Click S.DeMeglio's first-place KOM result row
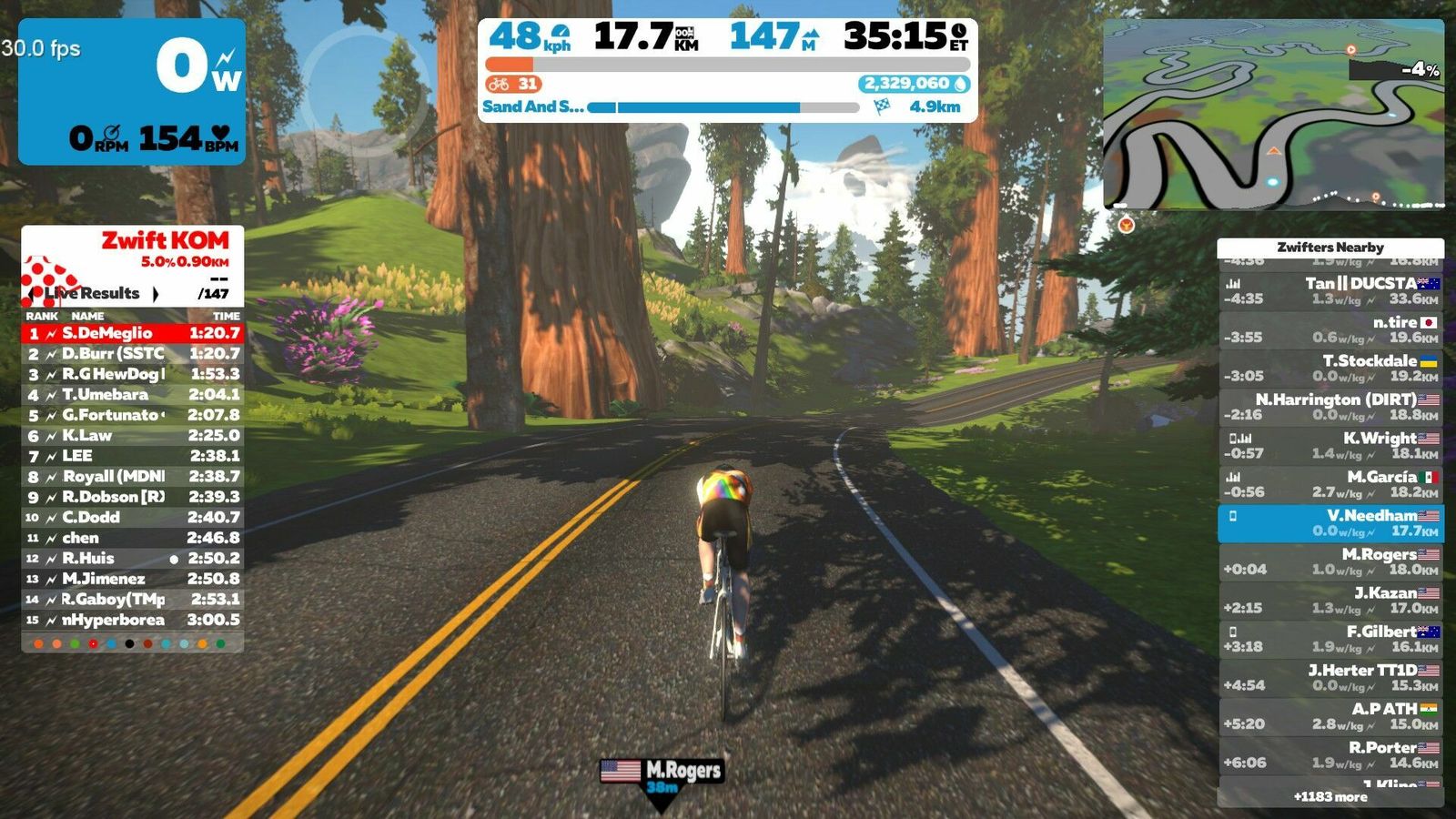 (x=133, y=333)
